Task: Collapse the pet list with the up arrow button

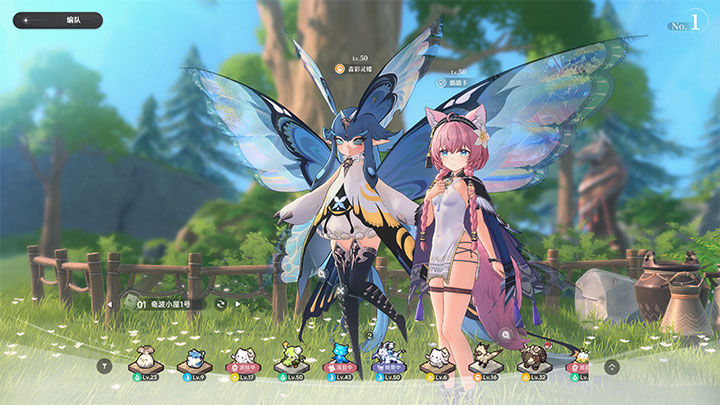Action: pyautogui.click(x=612, y=366)
